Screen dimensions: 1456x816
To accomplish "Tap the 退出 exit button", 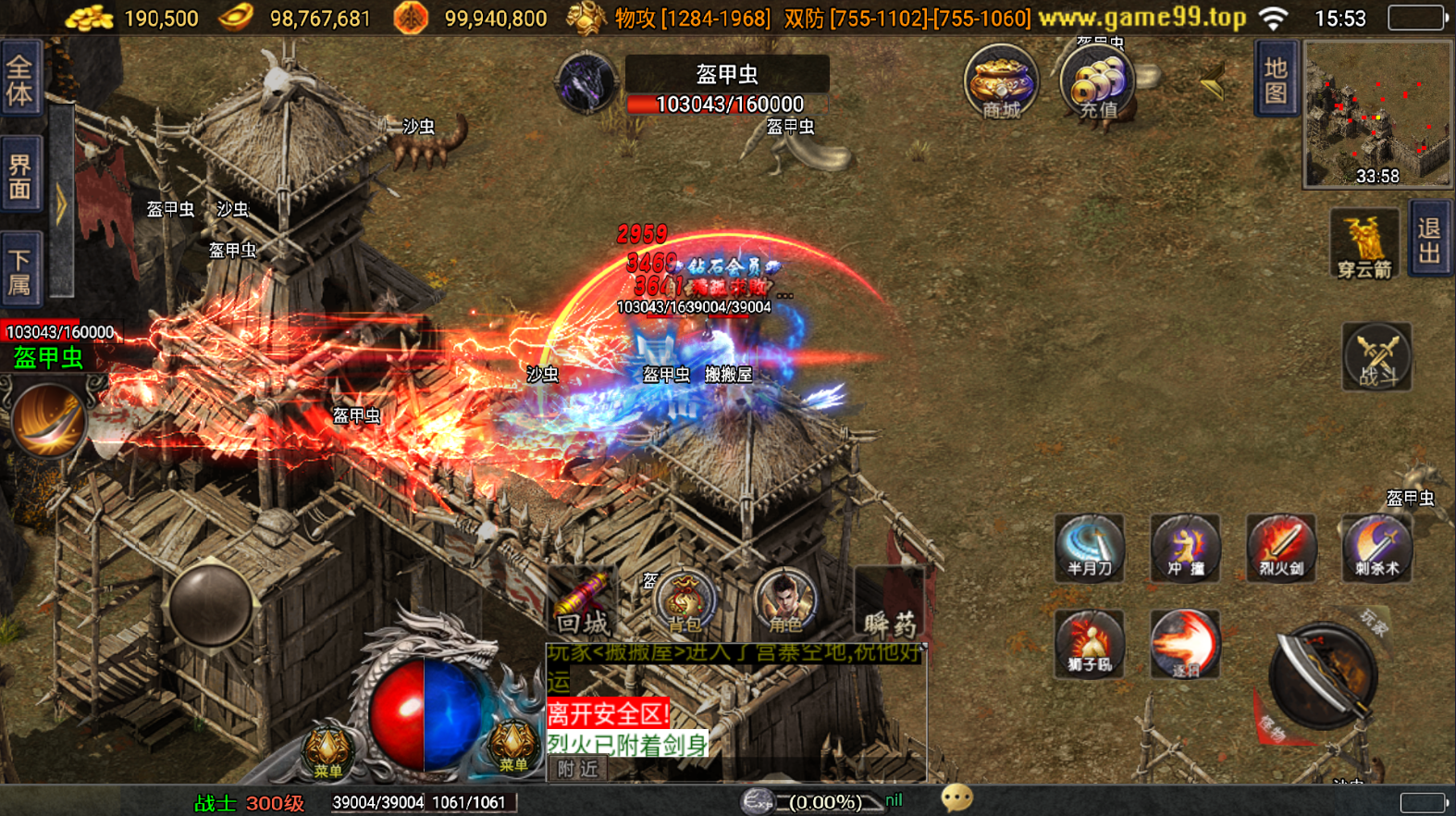I will pos(1429,241).
